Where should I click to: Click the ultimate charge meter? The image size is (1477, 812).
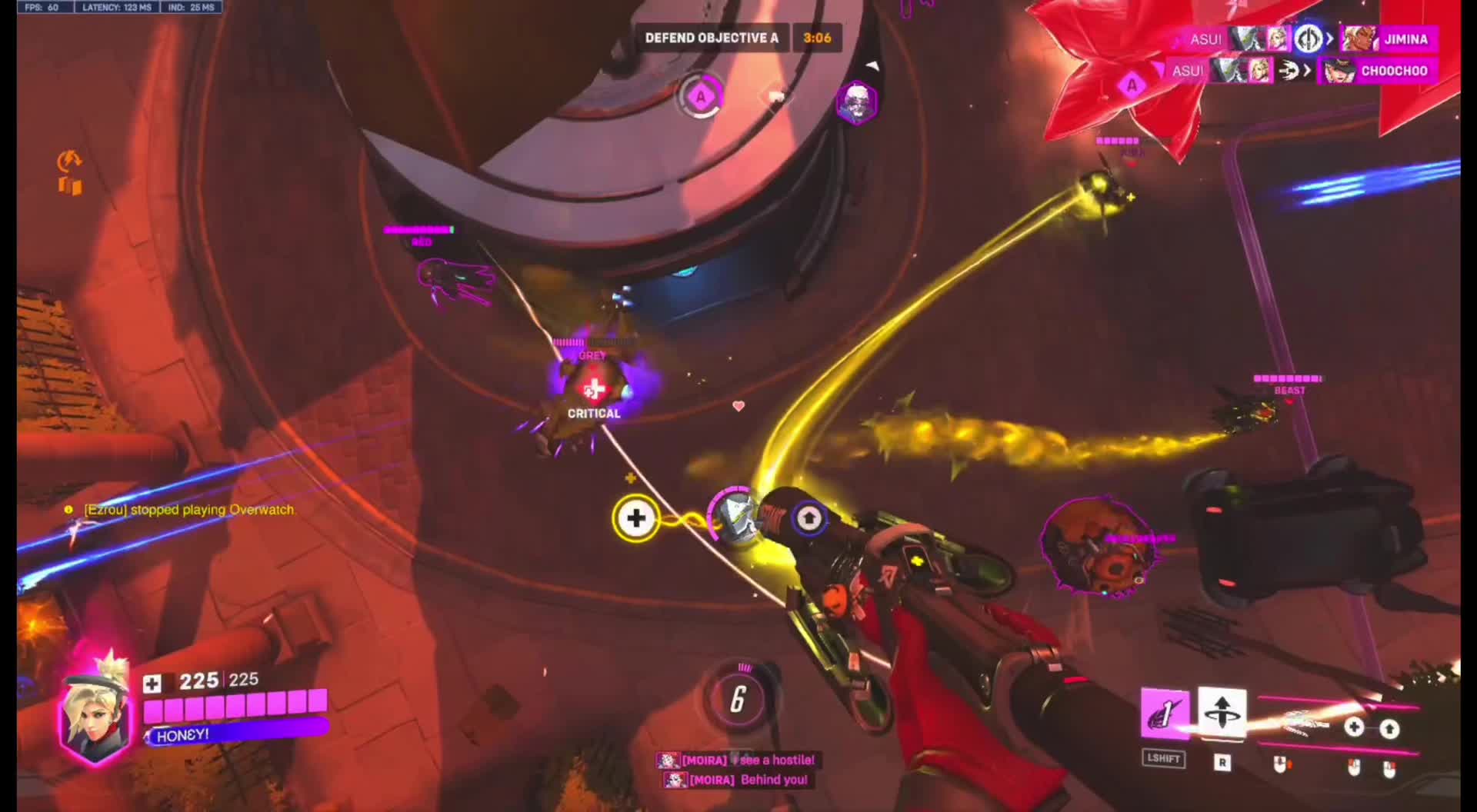737,698
